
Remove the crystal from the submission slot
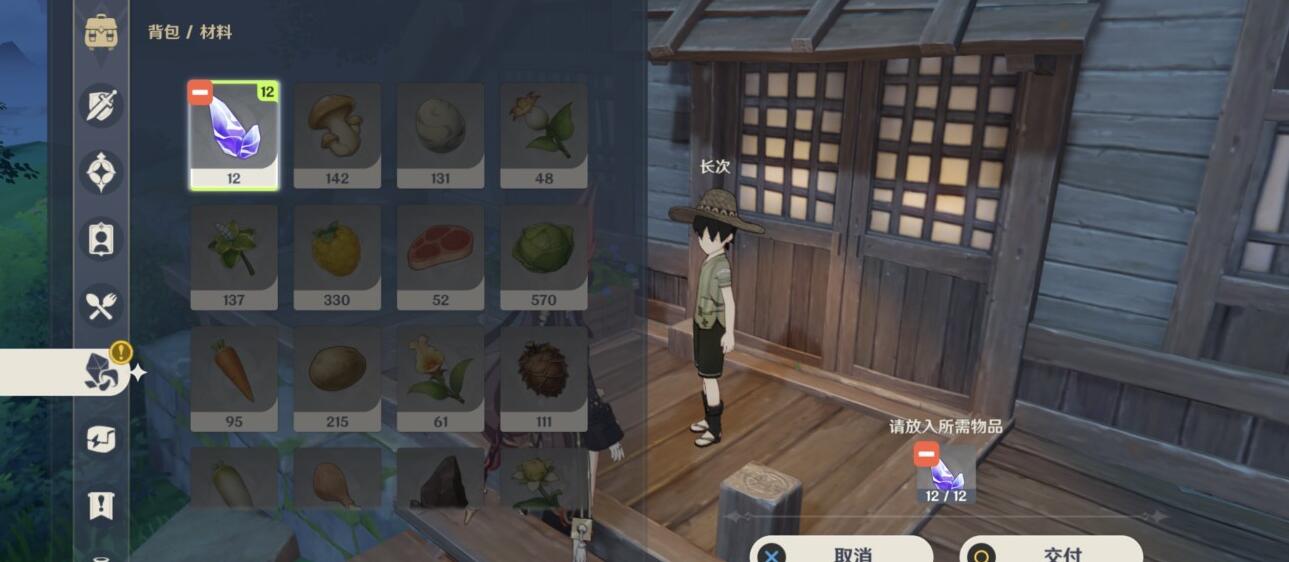pos(946,474)
